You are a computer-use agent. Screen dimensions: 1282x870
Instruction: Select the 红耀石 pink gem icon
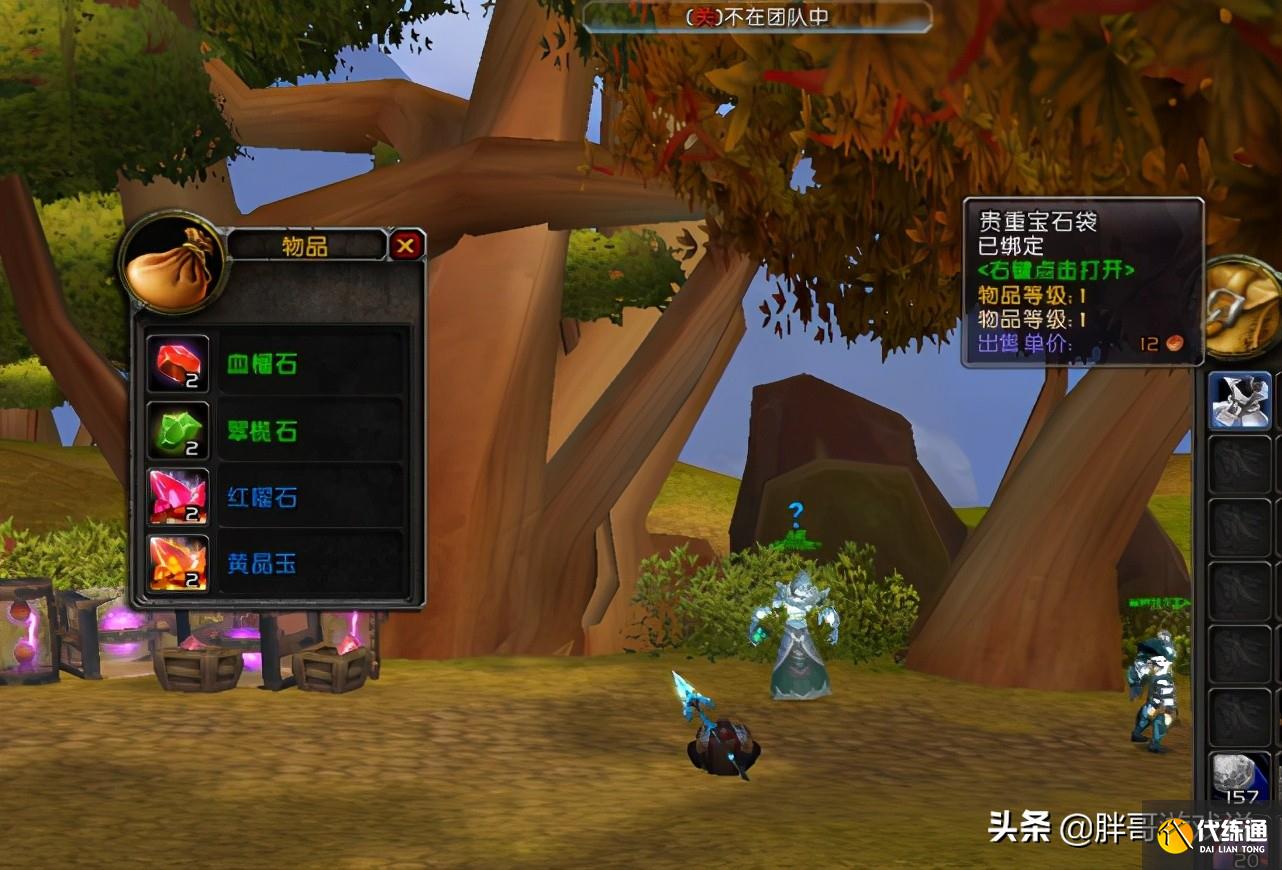[178, 497]
